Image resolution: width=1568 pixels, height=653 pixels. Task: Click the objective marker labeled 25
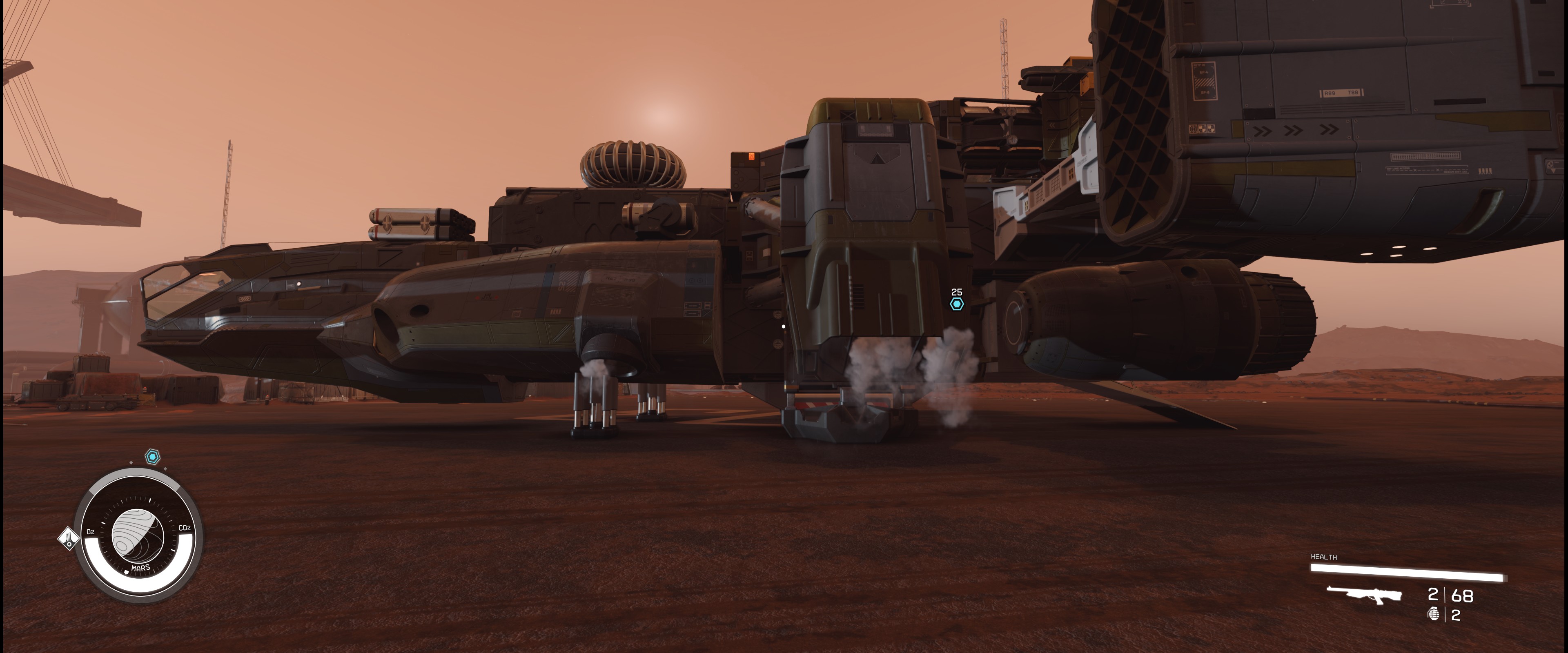pos(957,304)
